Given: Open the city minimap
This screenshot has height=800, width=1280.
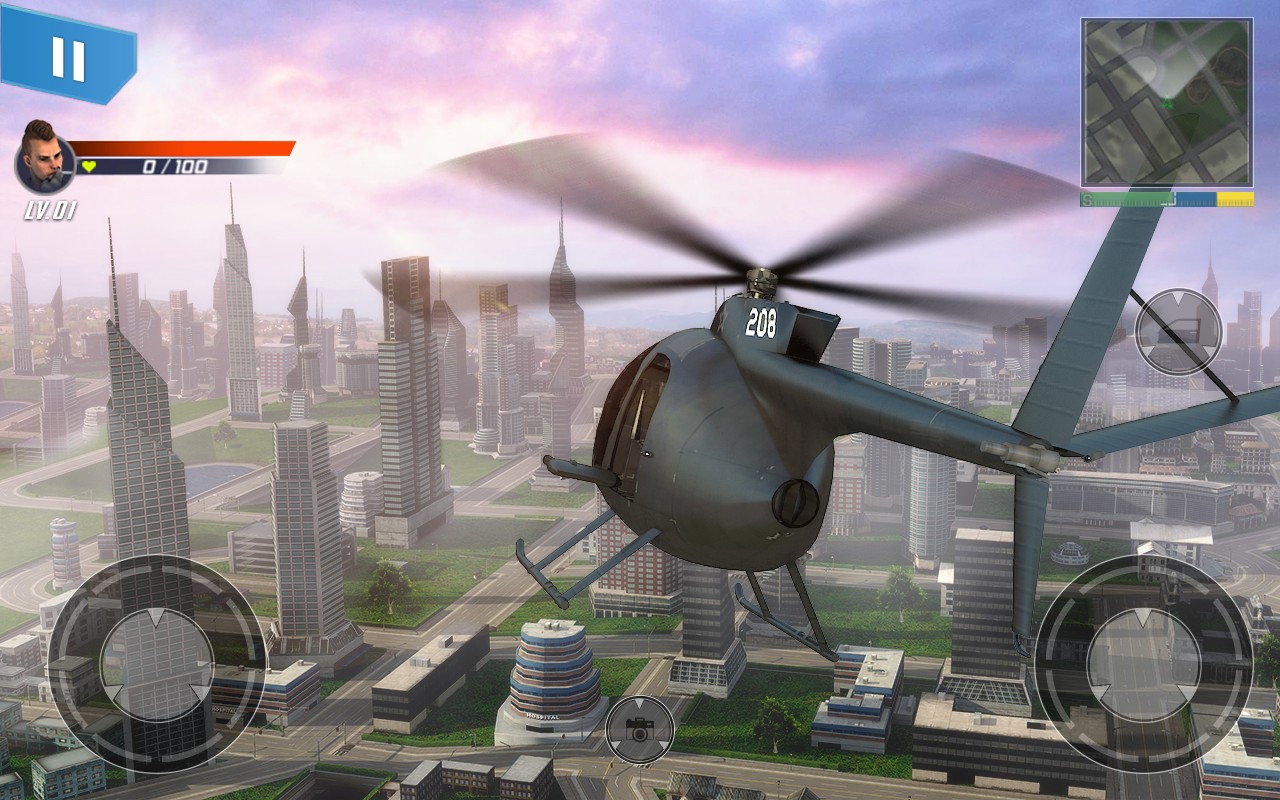Looking at the screenshot, I should [1166, 103].
